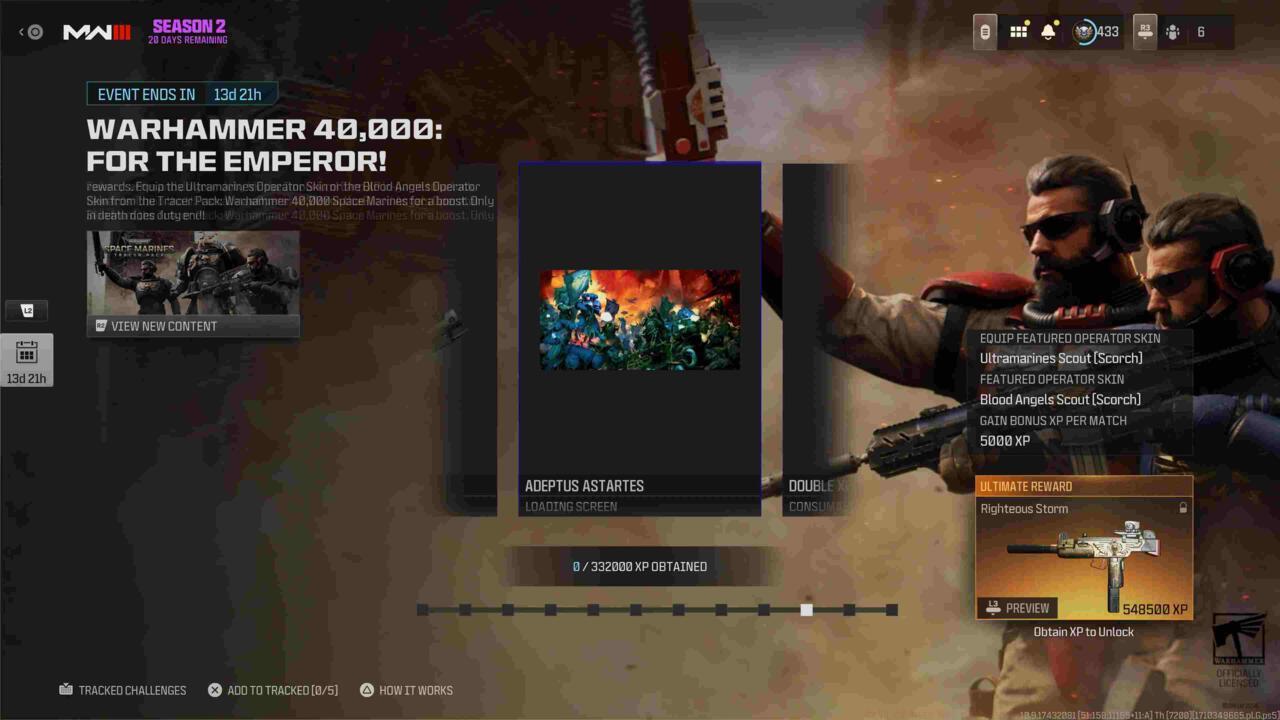Select Add To Tracked [0/5]
The width and height of the screenshot is (1280, 720).
coord(213,690)
